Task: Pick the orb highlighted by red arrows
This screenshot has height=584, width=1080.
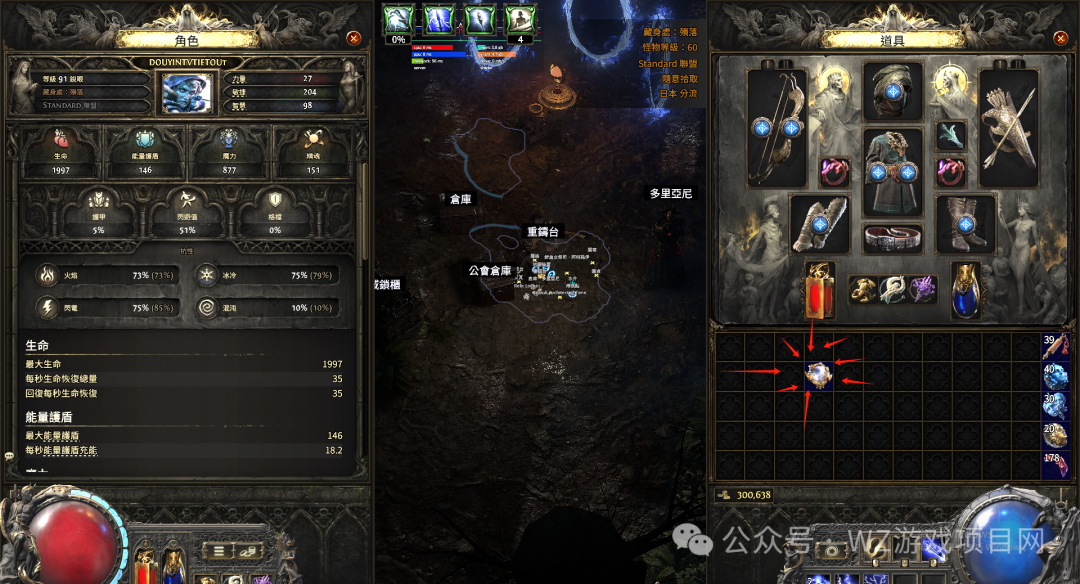Action: coord(818,377)
